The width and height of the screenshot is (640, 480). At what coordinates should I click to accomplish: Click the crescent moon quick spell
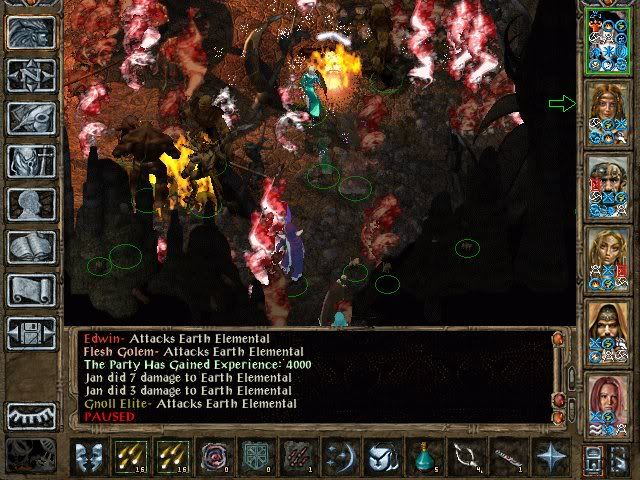[341, 459]
